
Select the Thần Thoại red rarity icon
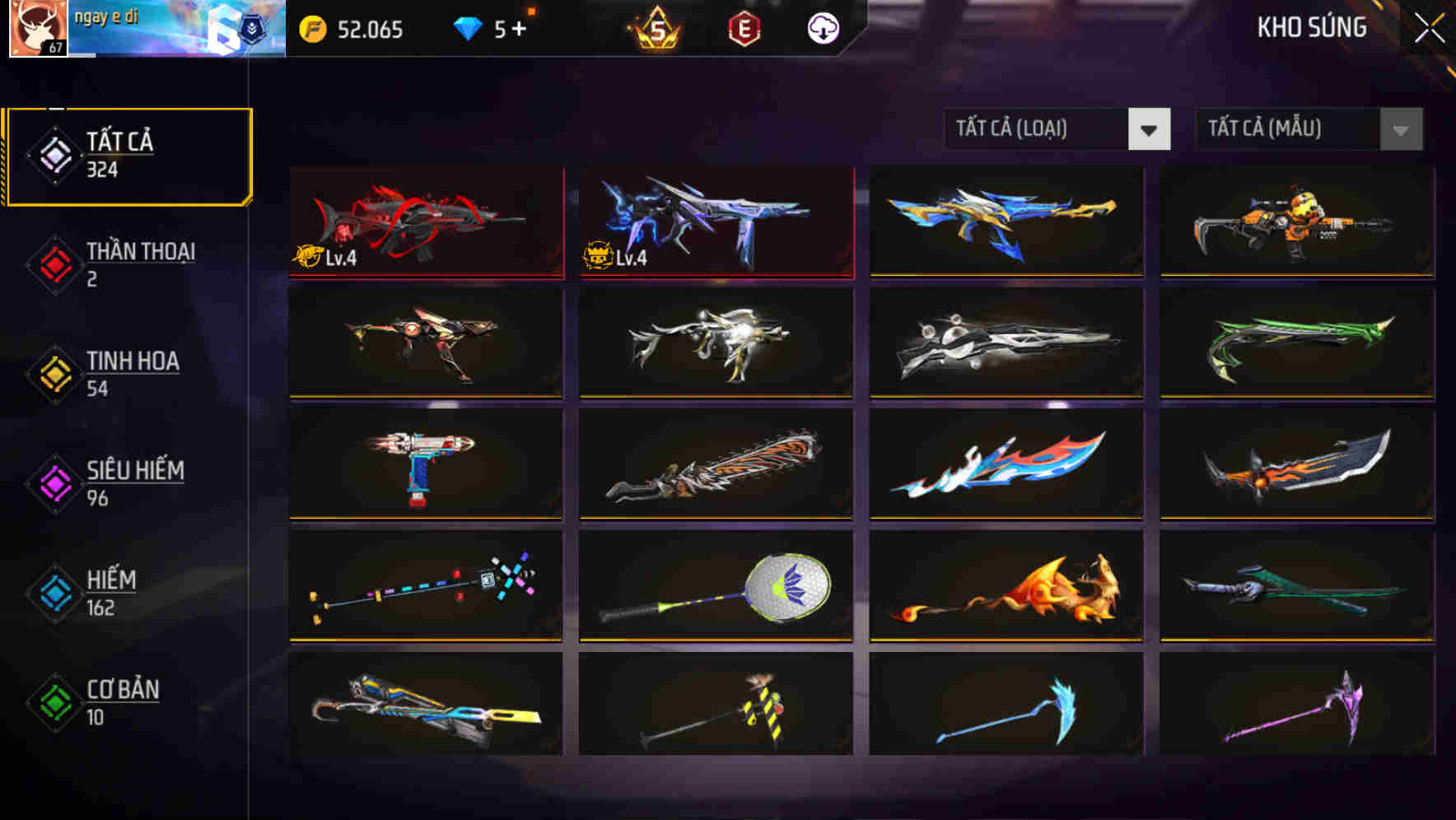(53, 263)
